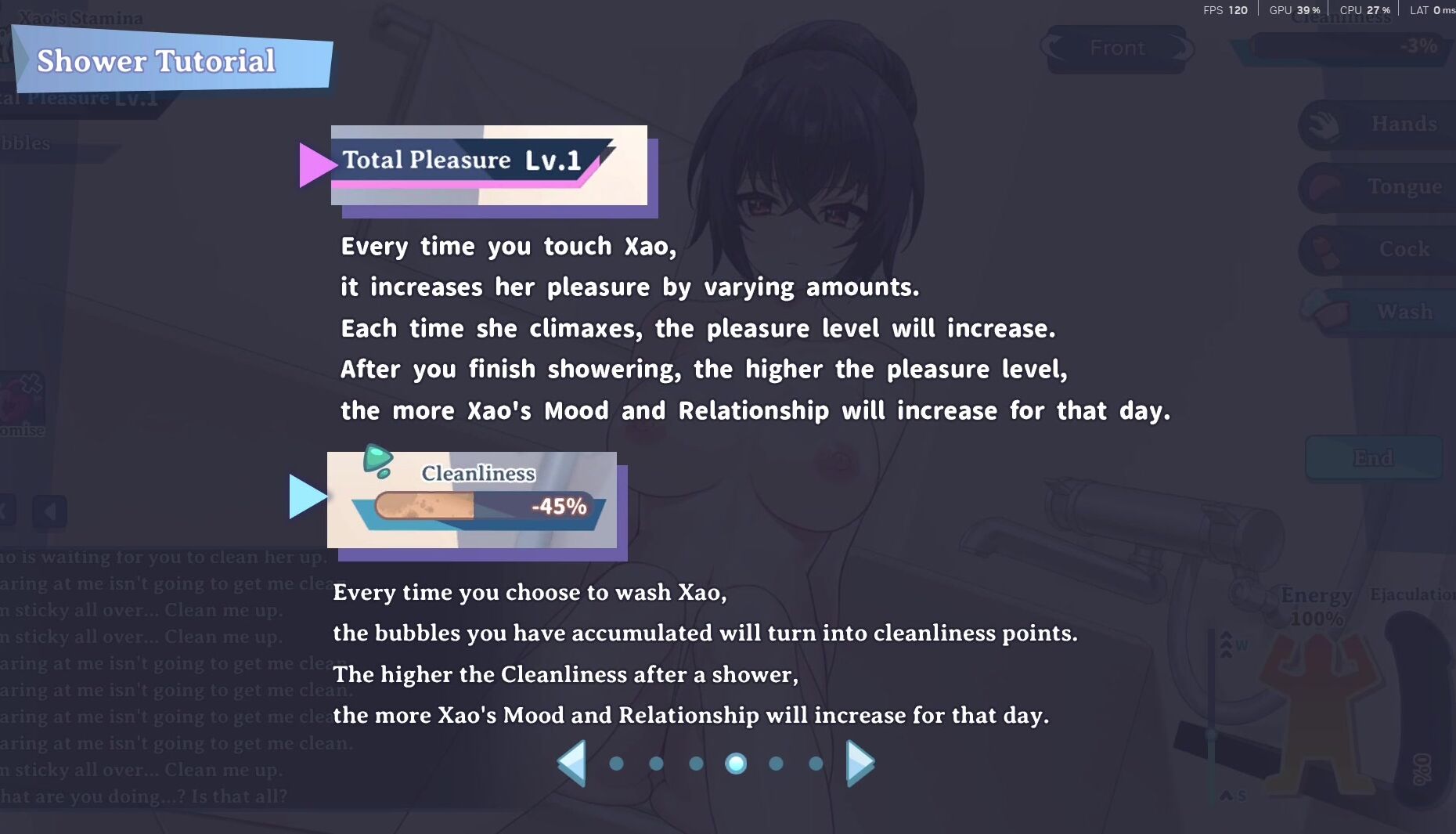Jump to the last tutorial page dot
Viewport: 1456px width, 834px height.
tap(816, 764)
